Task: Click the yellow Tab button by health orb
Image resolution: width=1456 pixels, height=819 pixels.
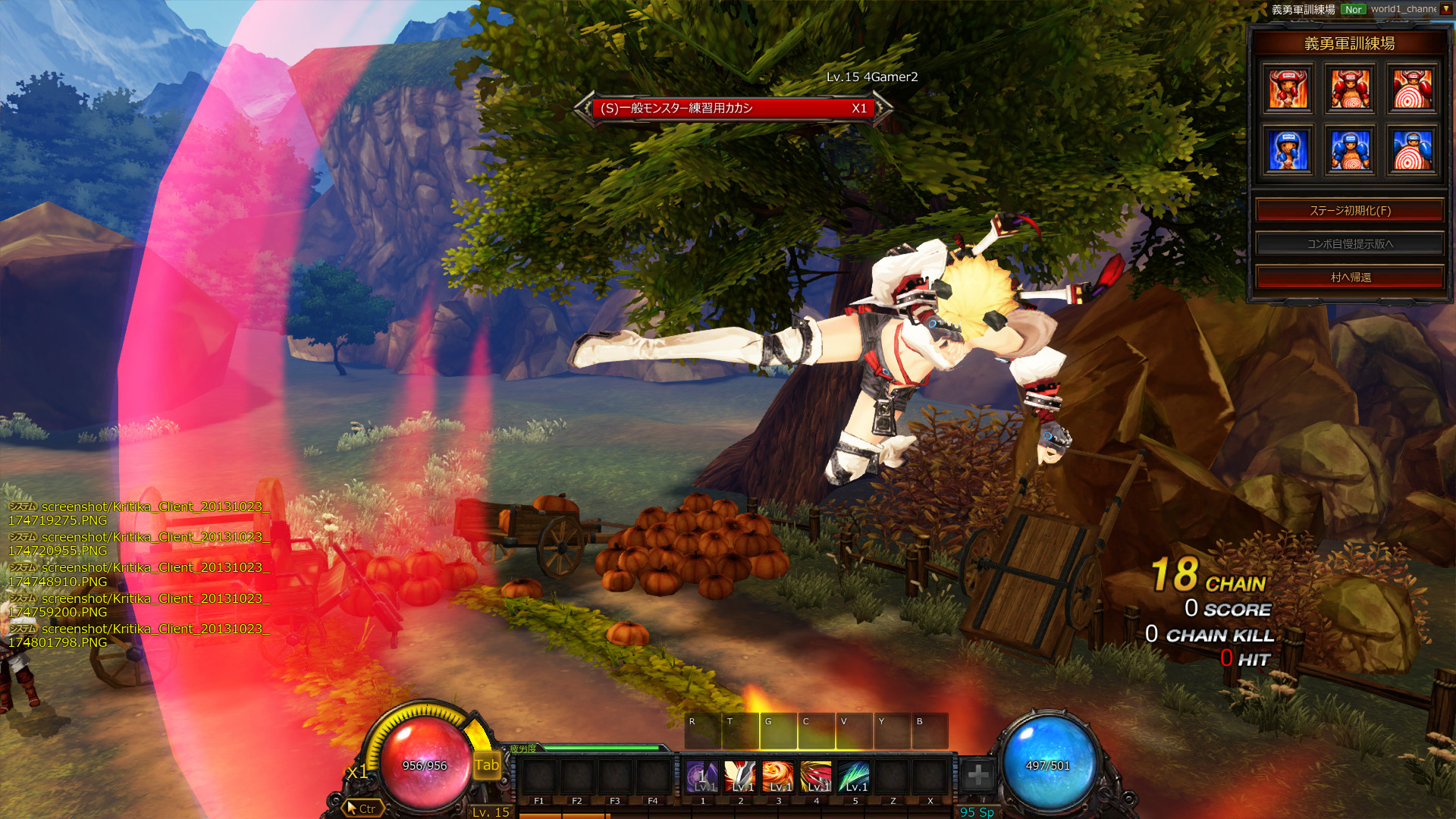Action: (x=487, y=765)
